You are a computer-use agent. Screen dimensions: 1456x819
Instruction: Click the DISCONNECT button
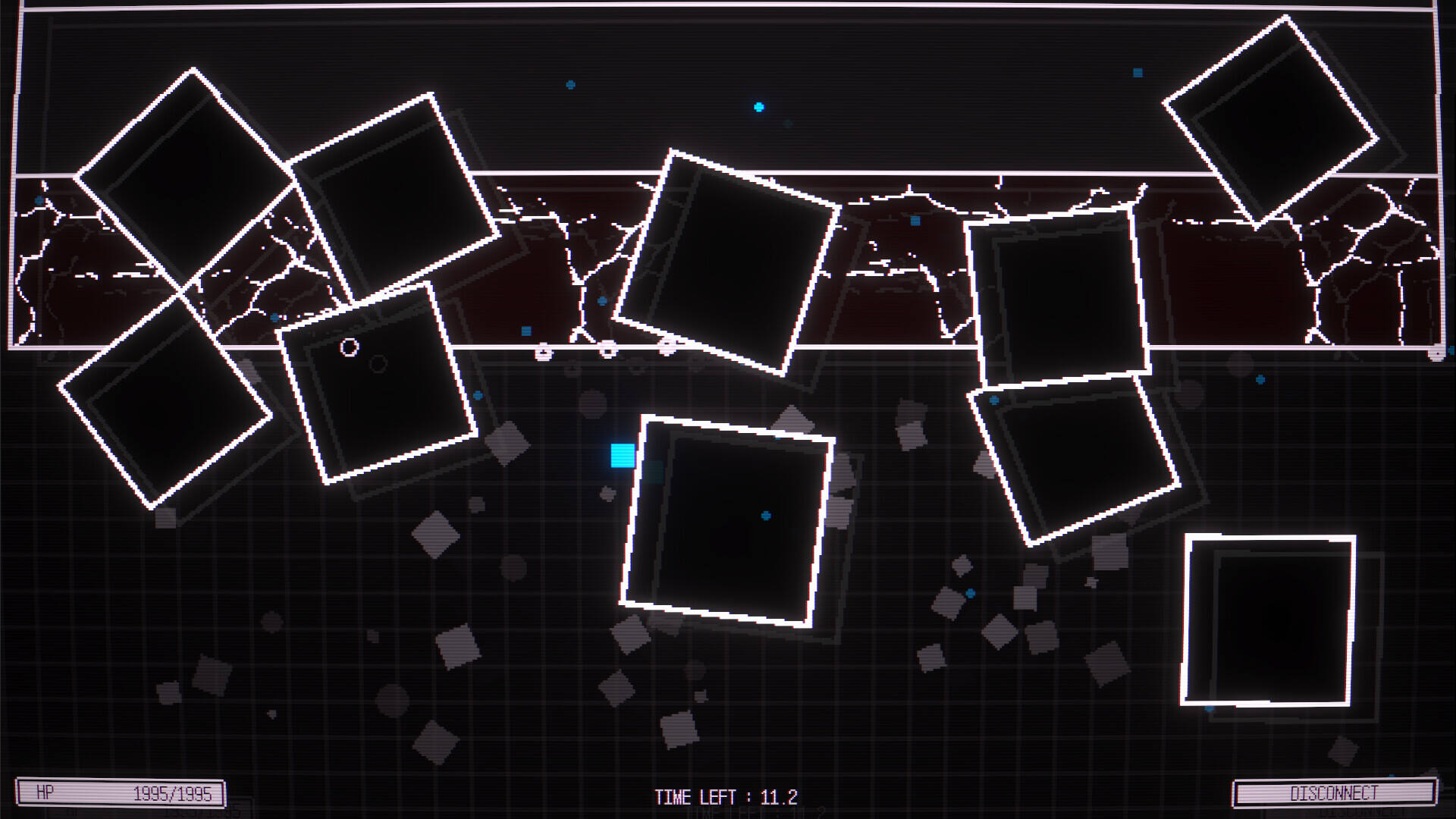tap(1334, 793)
